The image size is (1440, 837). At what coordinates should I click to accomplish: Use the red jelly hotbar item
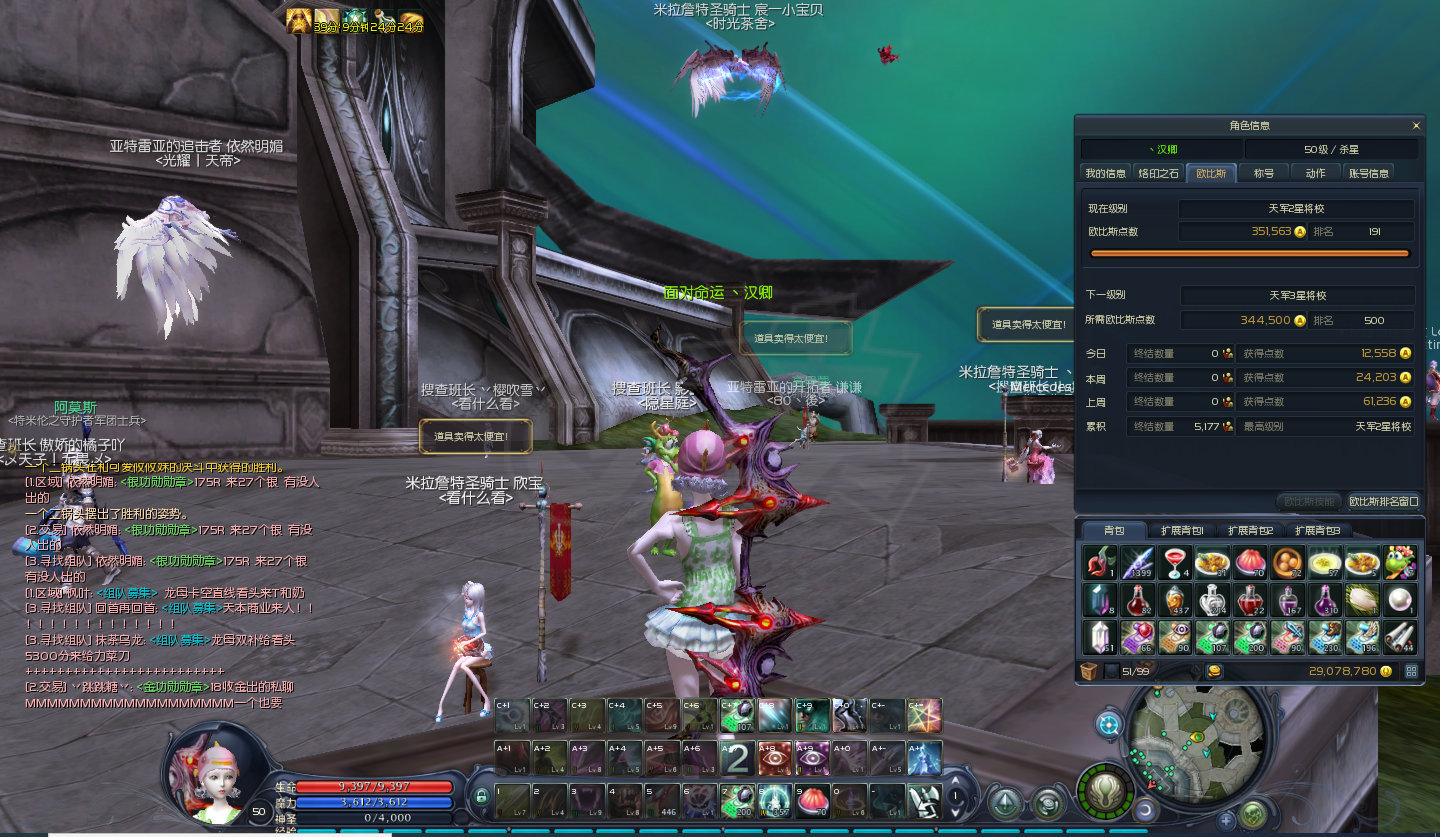[815, 801]
